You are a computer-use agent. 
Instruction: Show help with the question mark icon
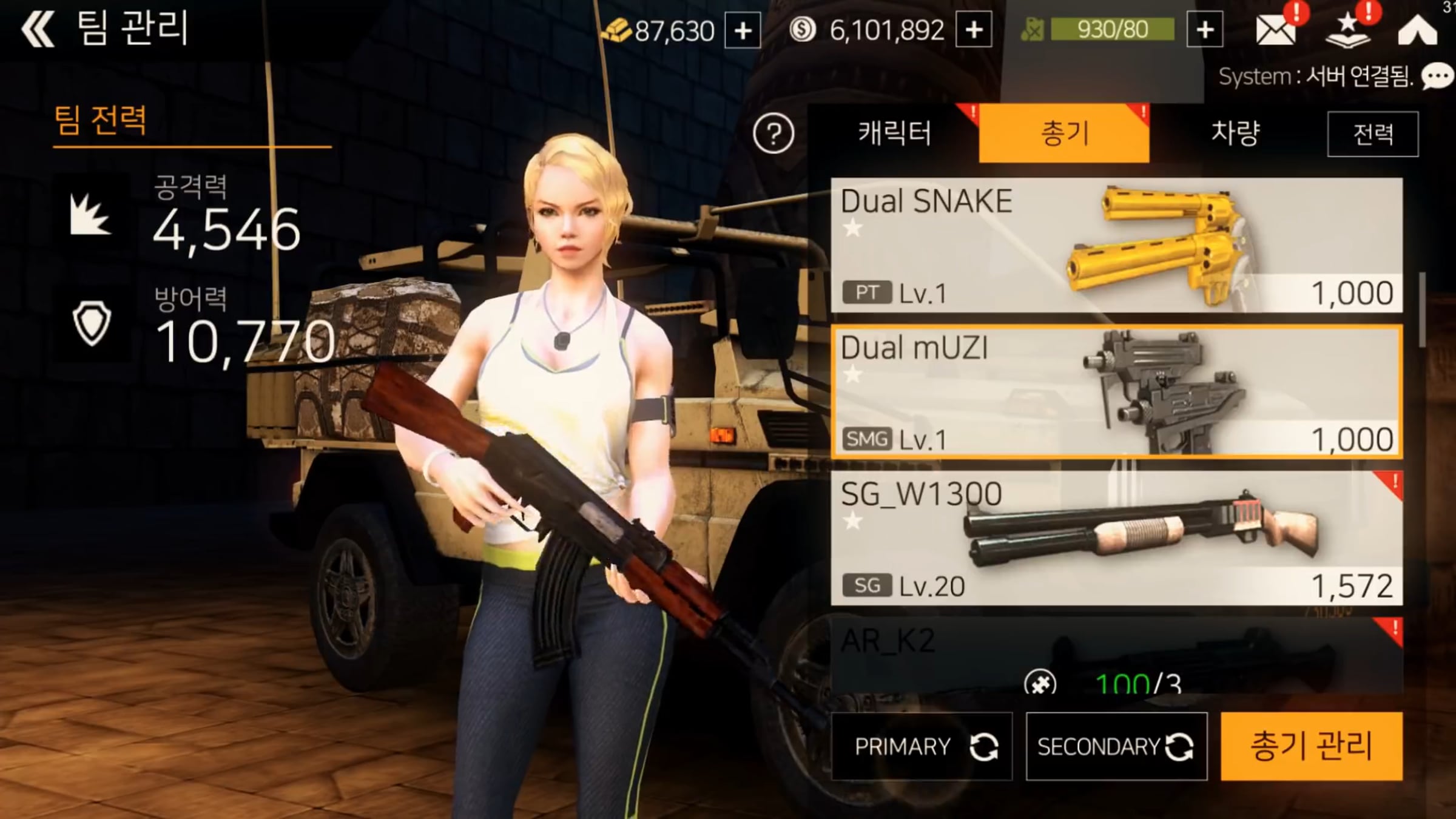point(773,133)
